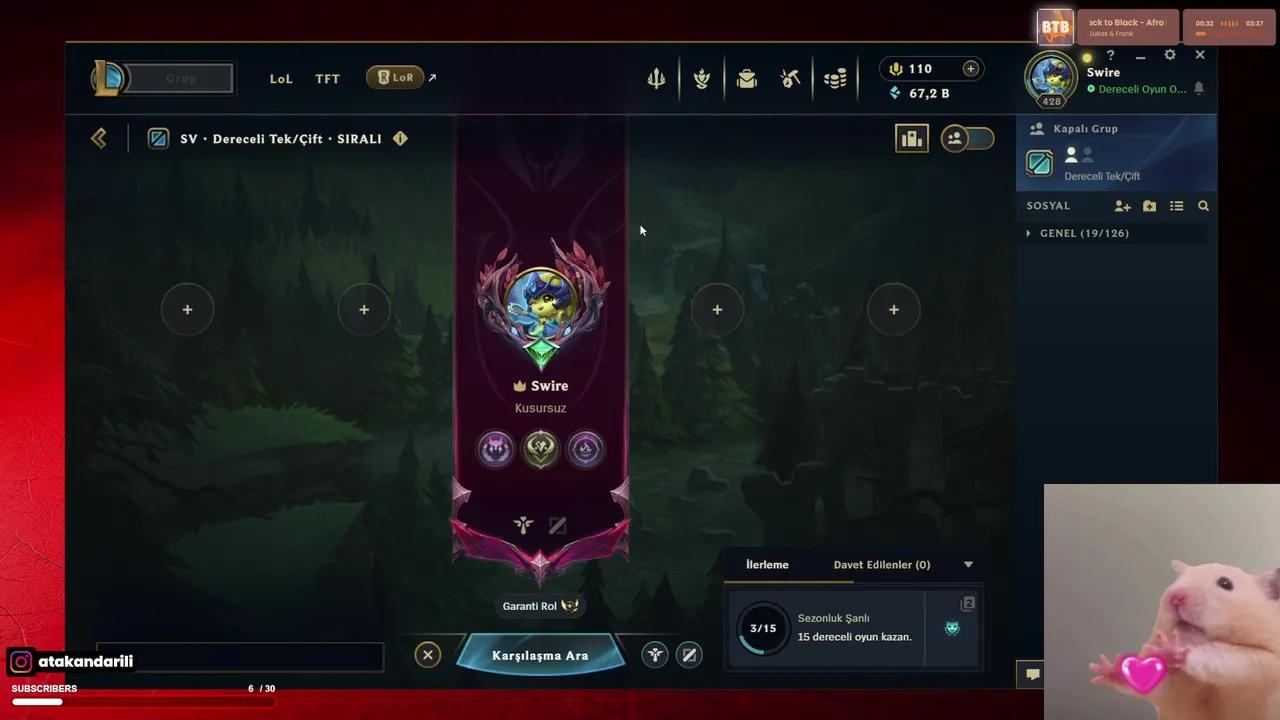Image resolution: width=1280 pixels, height=720 pixels.
Task: Toggle the party open/closed switch
Action: 967,138
